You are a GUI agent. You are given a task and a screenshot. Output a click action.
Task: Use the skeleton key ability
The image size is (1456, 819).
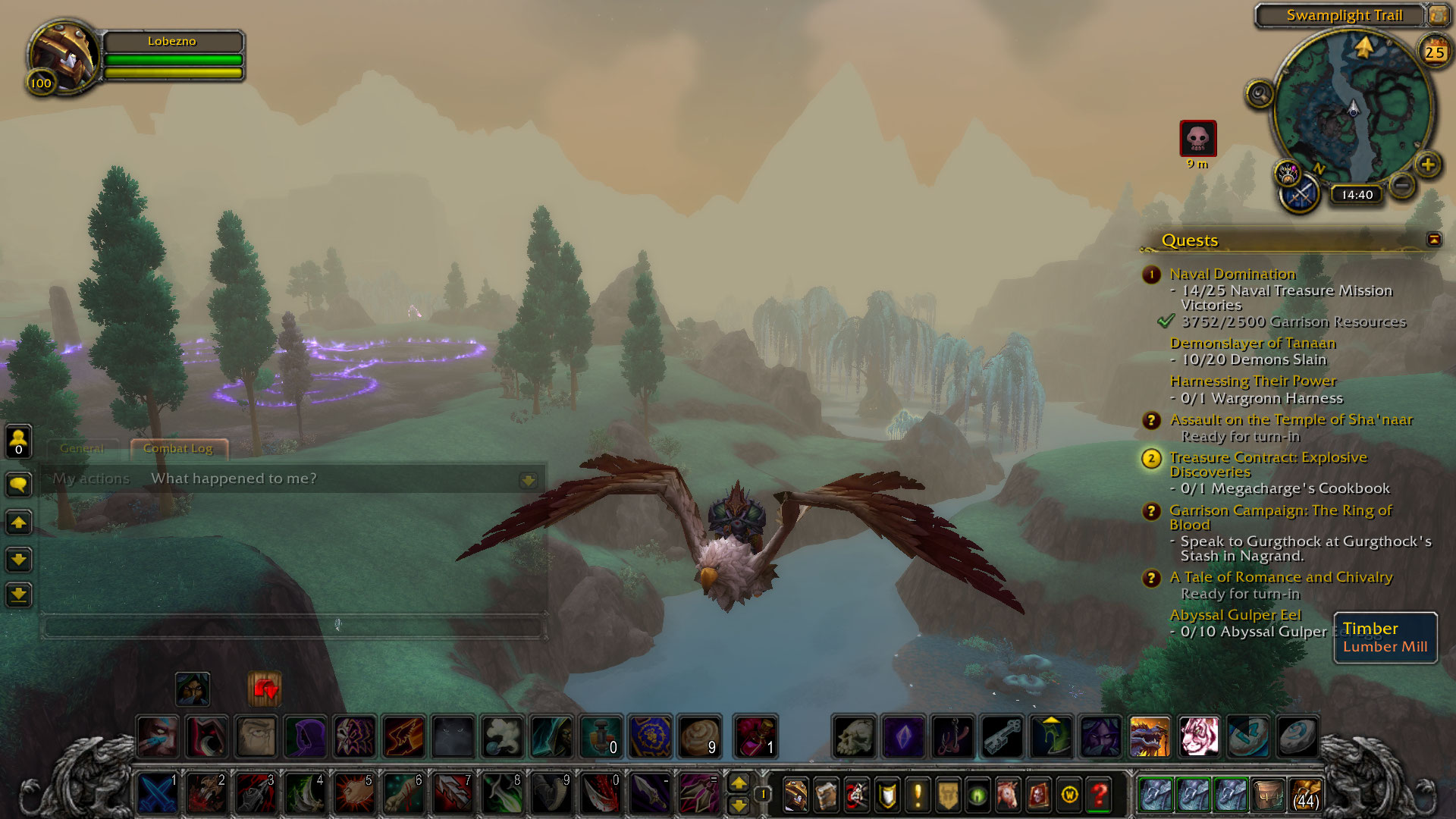1003,736
